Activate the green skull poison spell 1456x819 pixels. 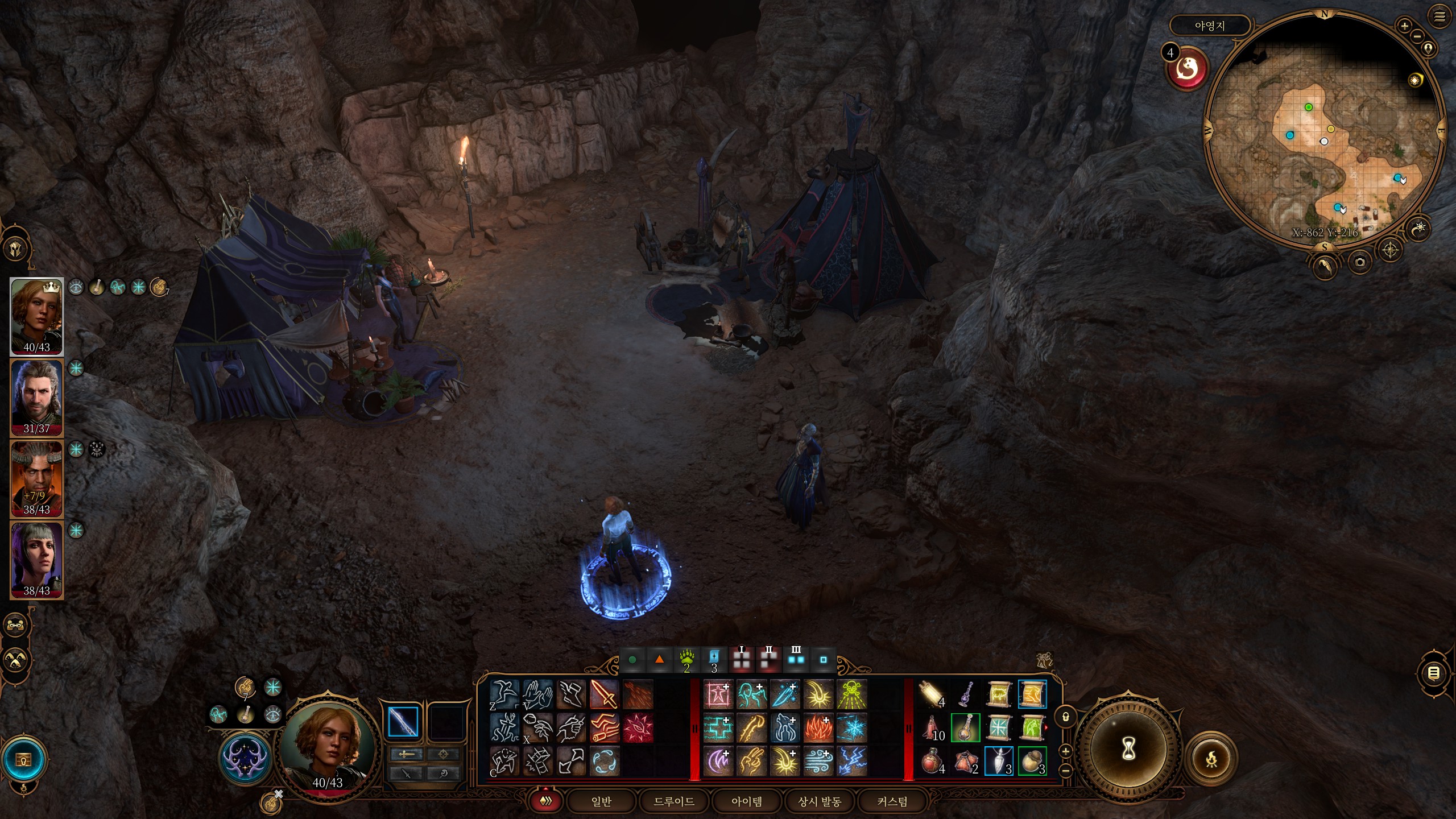point(852,694)
